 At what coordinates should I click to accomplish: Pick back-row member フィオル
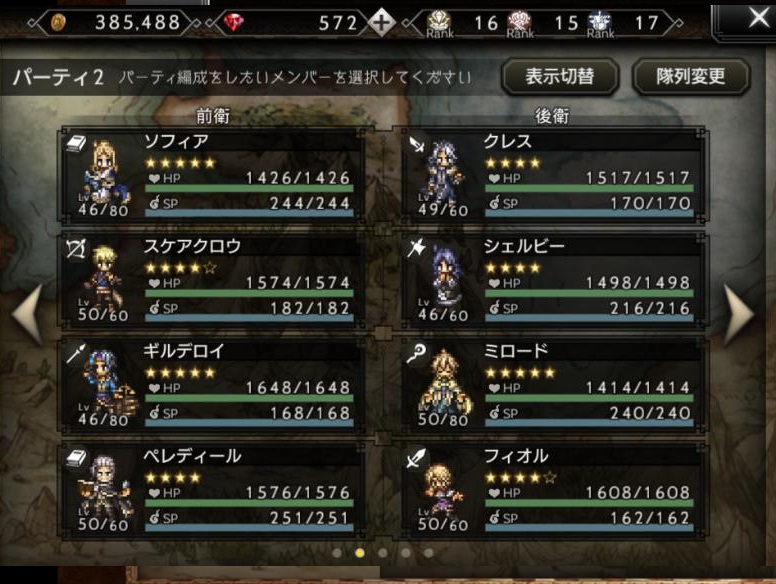point(552,488)
